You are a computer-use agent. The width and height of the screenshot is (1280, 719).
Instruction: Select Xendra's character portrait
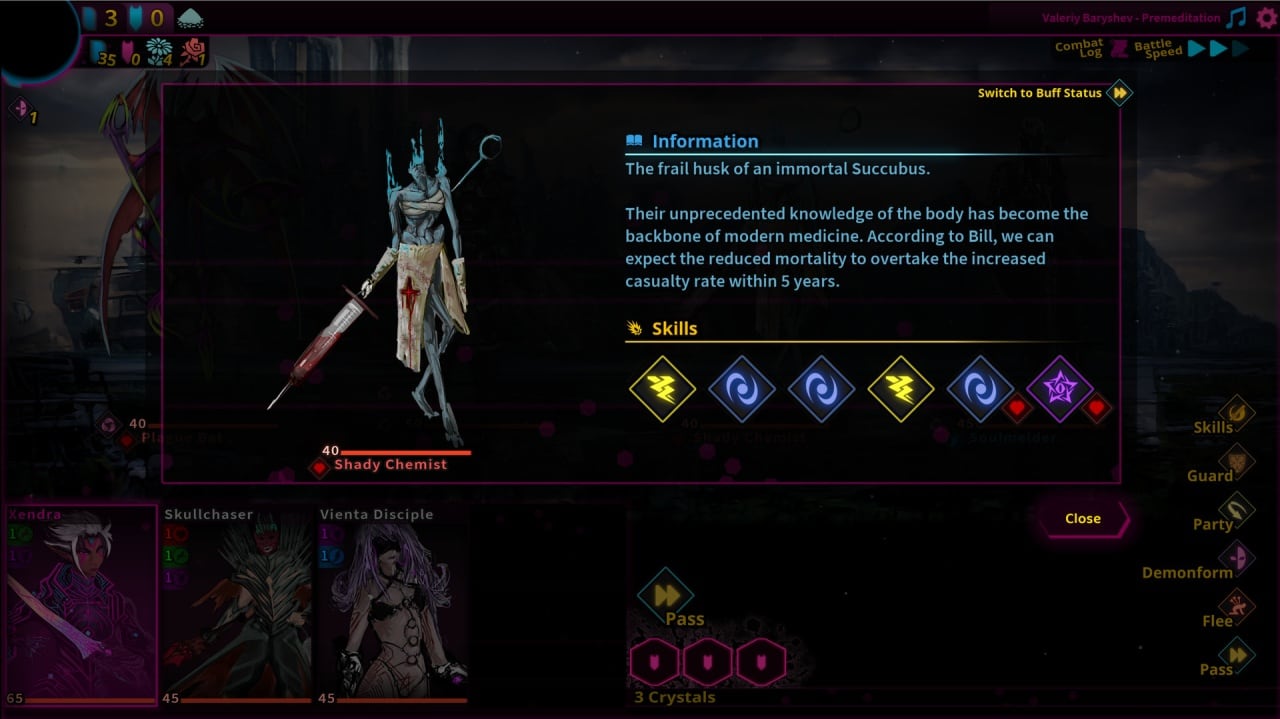(81, 605)
